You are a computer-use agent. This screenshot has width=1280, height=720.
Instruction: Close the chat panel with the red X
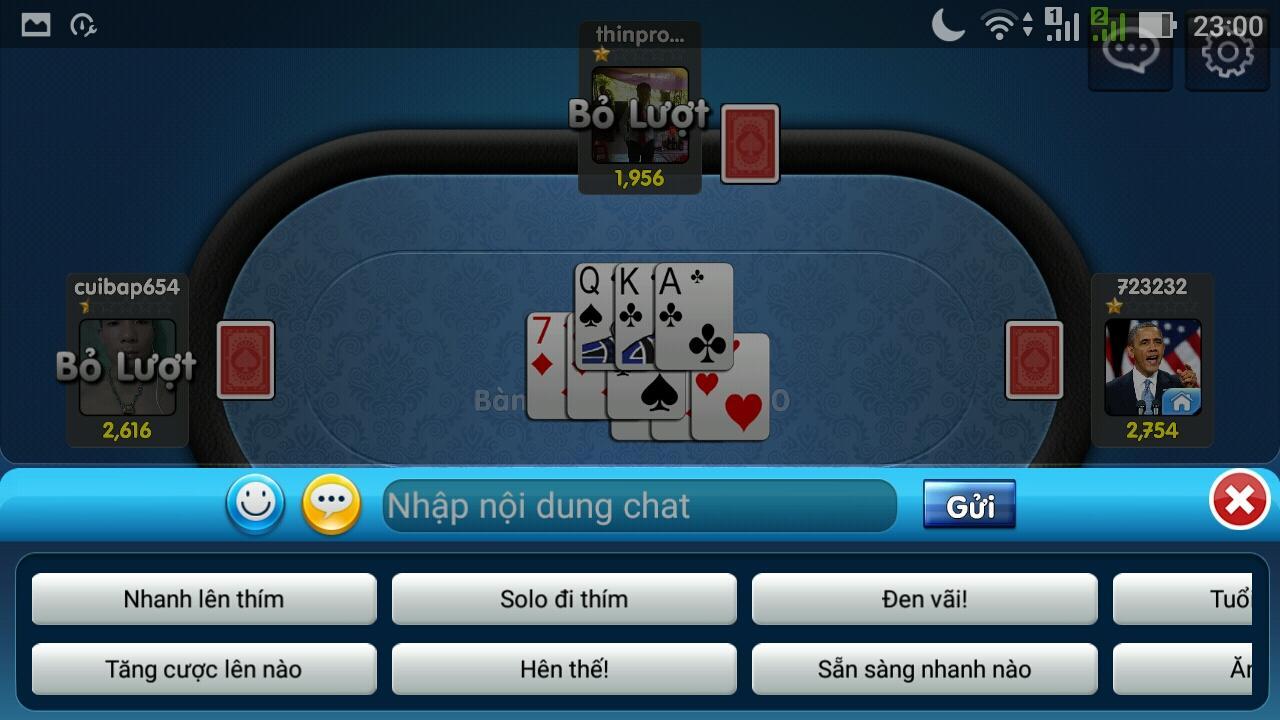[1238, 502]
